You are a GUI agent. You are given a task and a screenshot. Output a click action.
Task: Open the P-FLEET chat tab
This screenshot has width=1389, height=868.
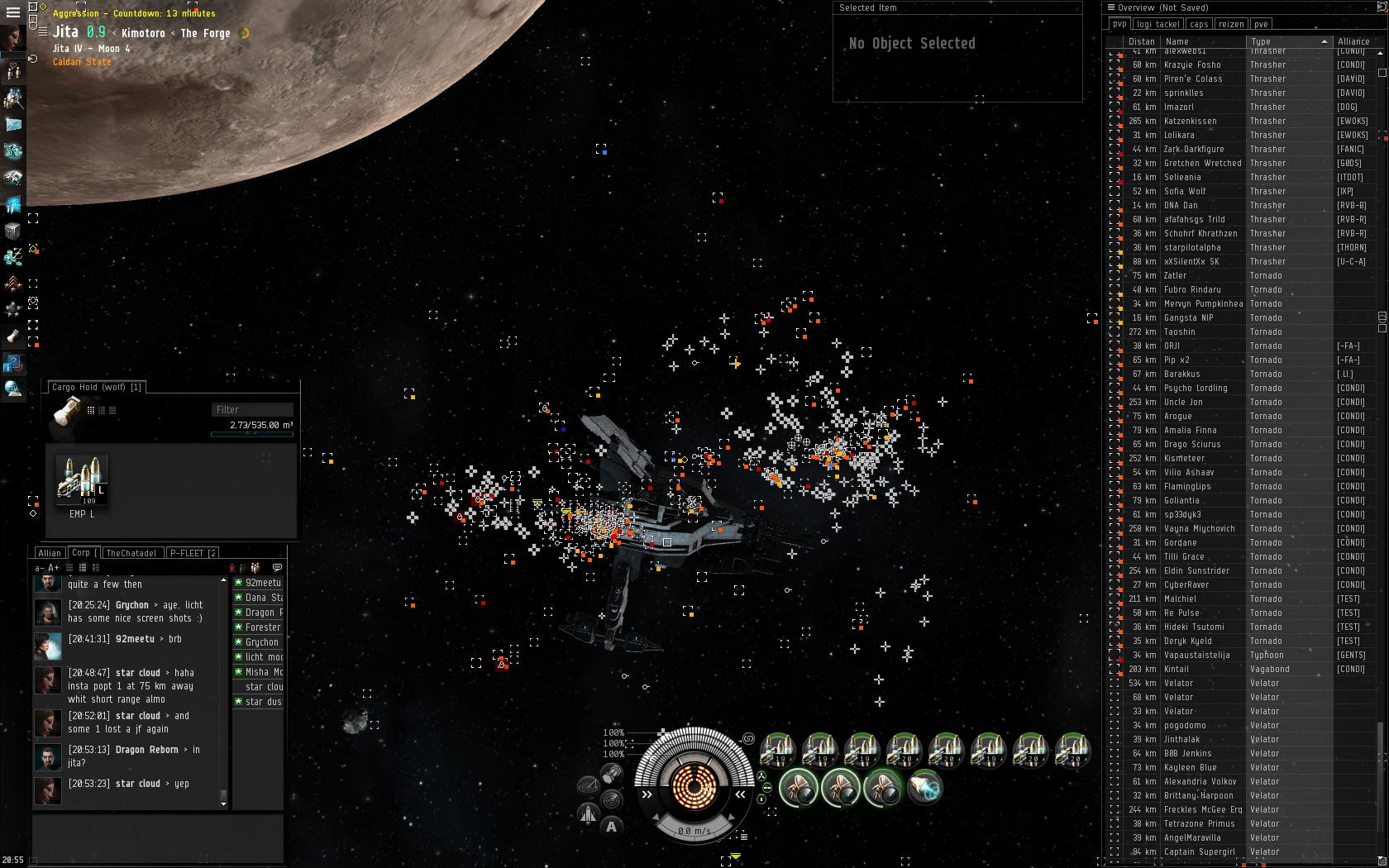[x=192, y=553]
